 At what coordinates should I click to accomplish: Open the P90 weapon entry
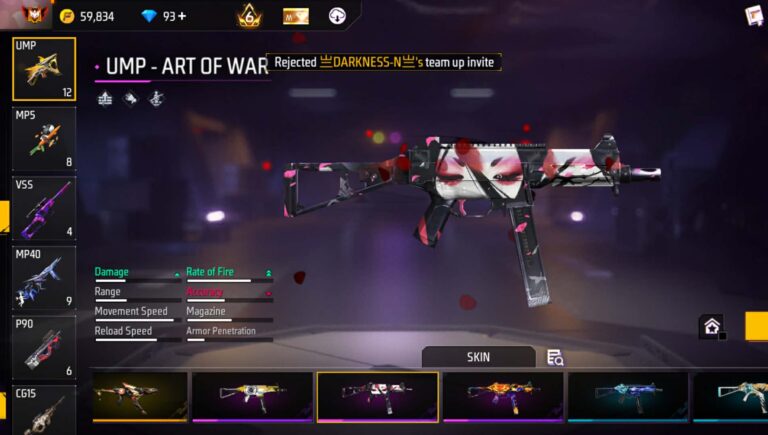(x=43, y=347)
